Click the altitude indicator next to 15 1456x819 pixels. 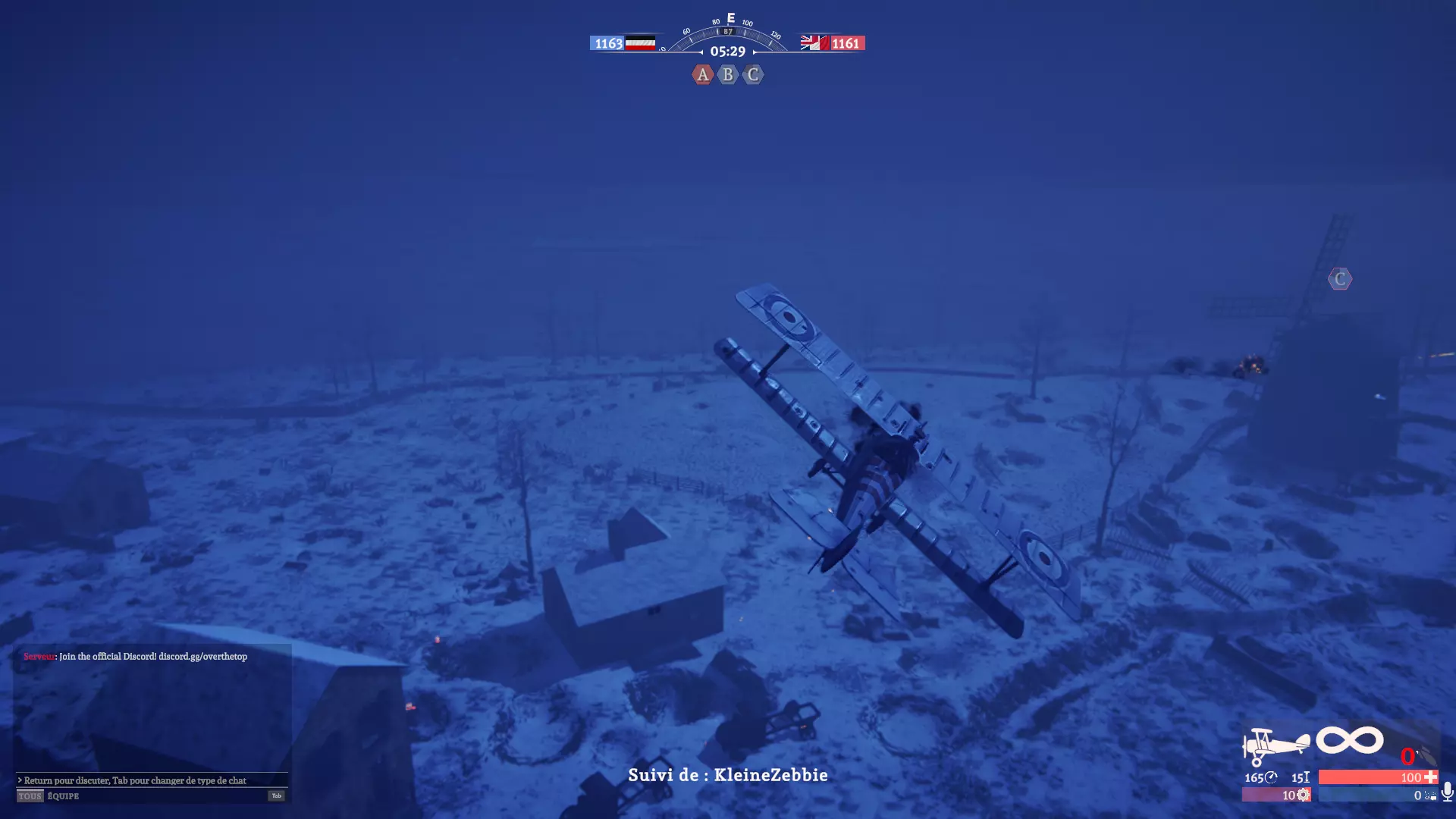point(1306,778)
